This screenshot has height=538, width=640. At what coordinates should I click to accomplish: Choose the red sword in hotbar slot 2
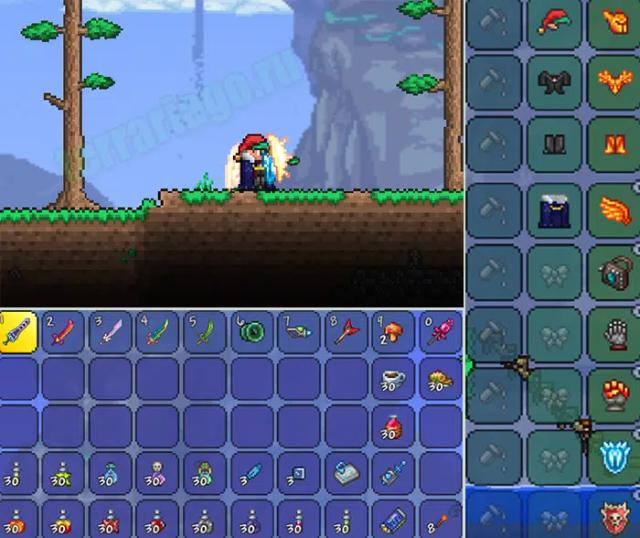pyautogui.click(x=64, y=332)
